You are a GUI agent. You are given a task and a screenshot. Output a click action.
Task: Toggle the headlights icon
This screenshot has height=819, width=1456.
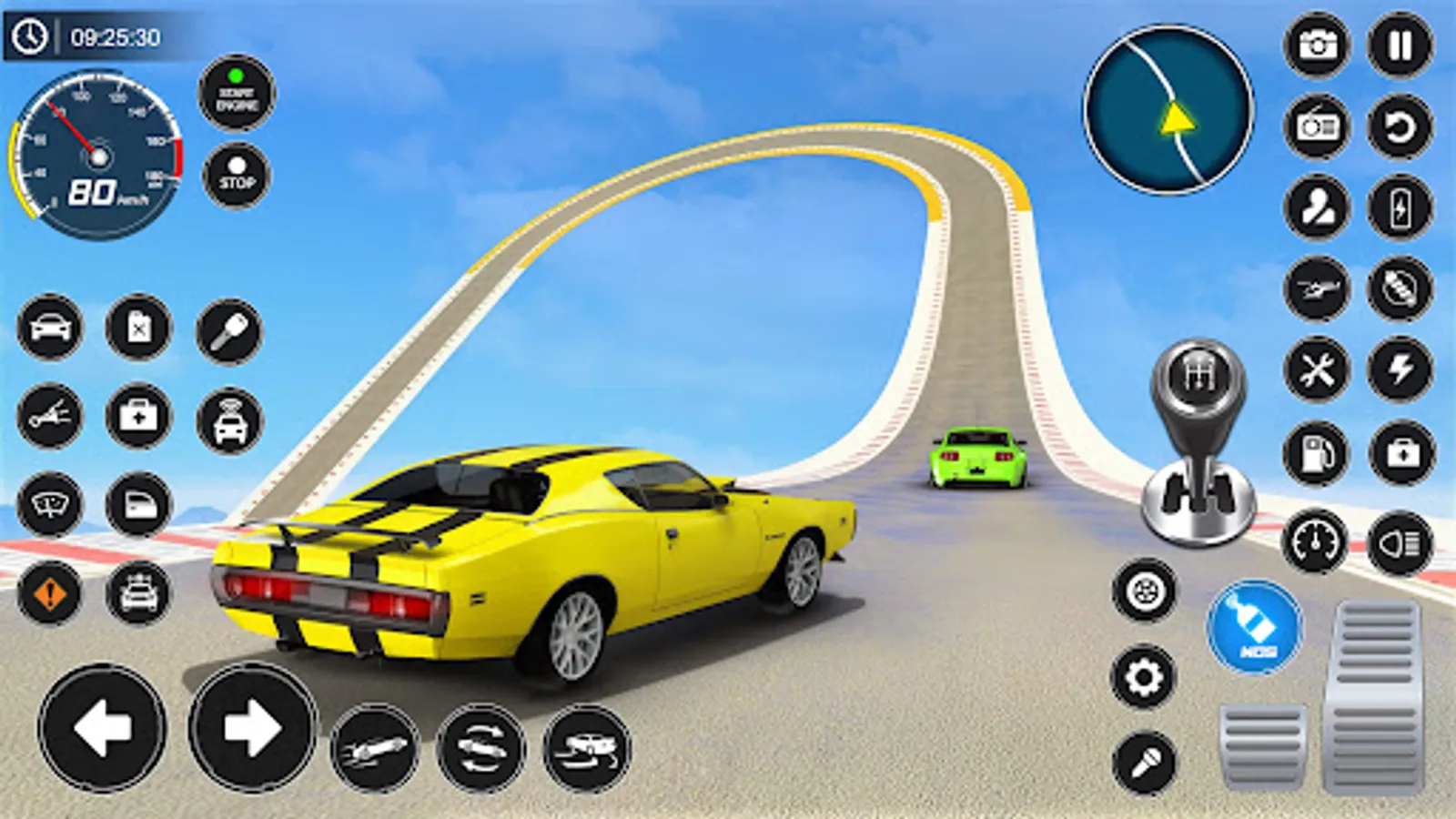1400,543
